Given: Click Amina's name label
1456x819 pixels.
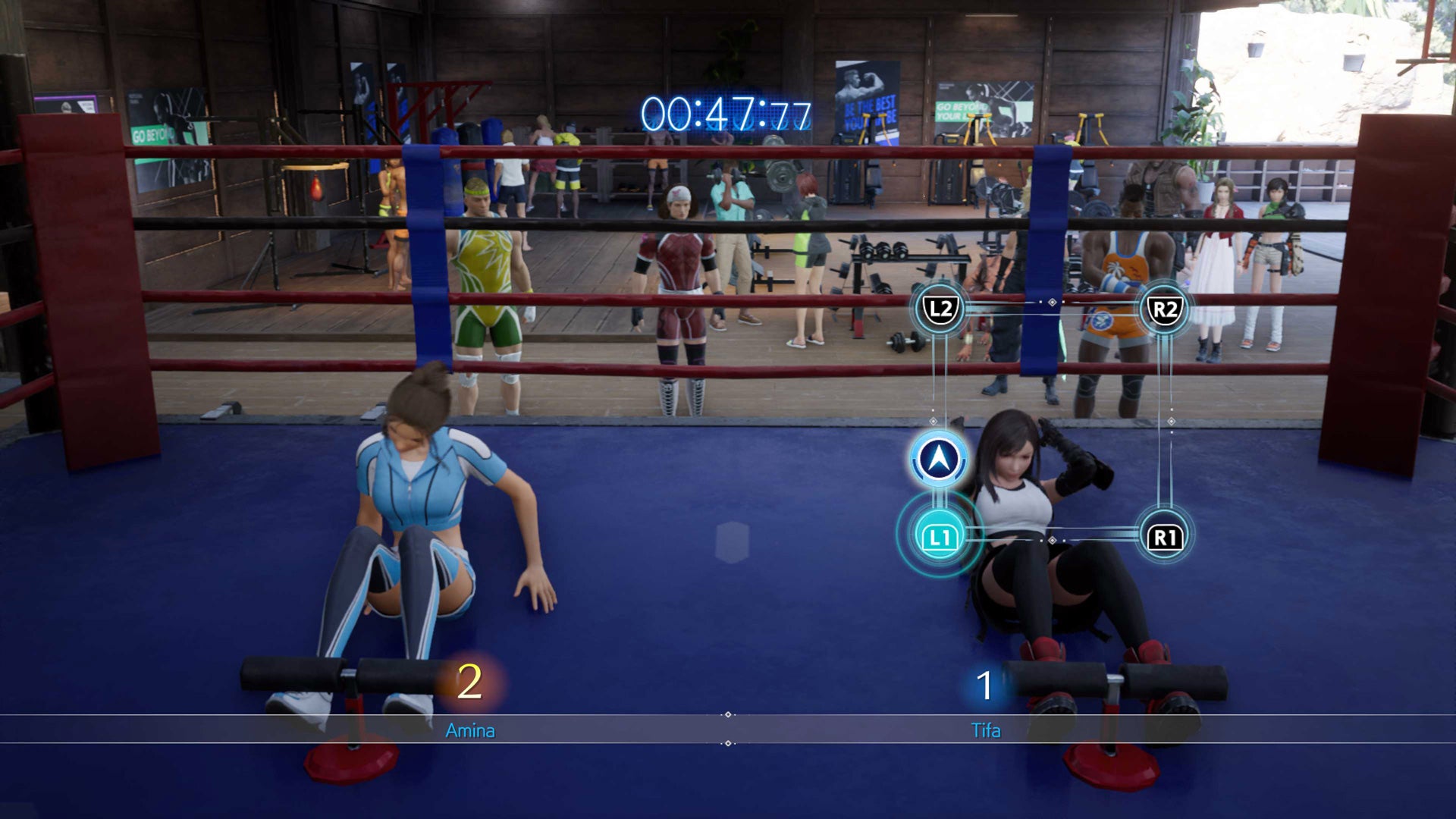Looking at the screenshot, I should click(471, 731).
